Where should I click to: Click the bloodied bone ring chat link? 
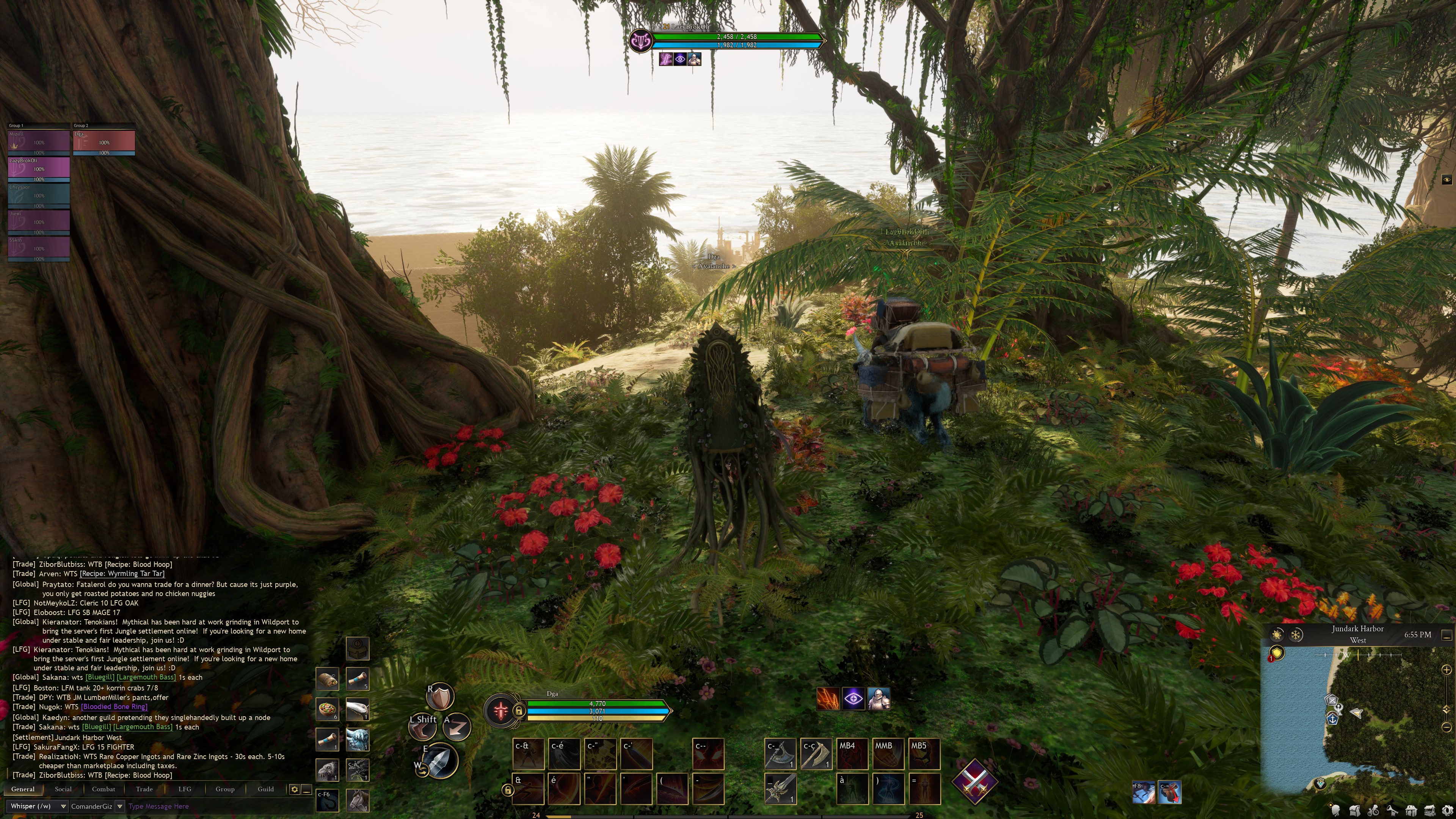tap(114, 706)
